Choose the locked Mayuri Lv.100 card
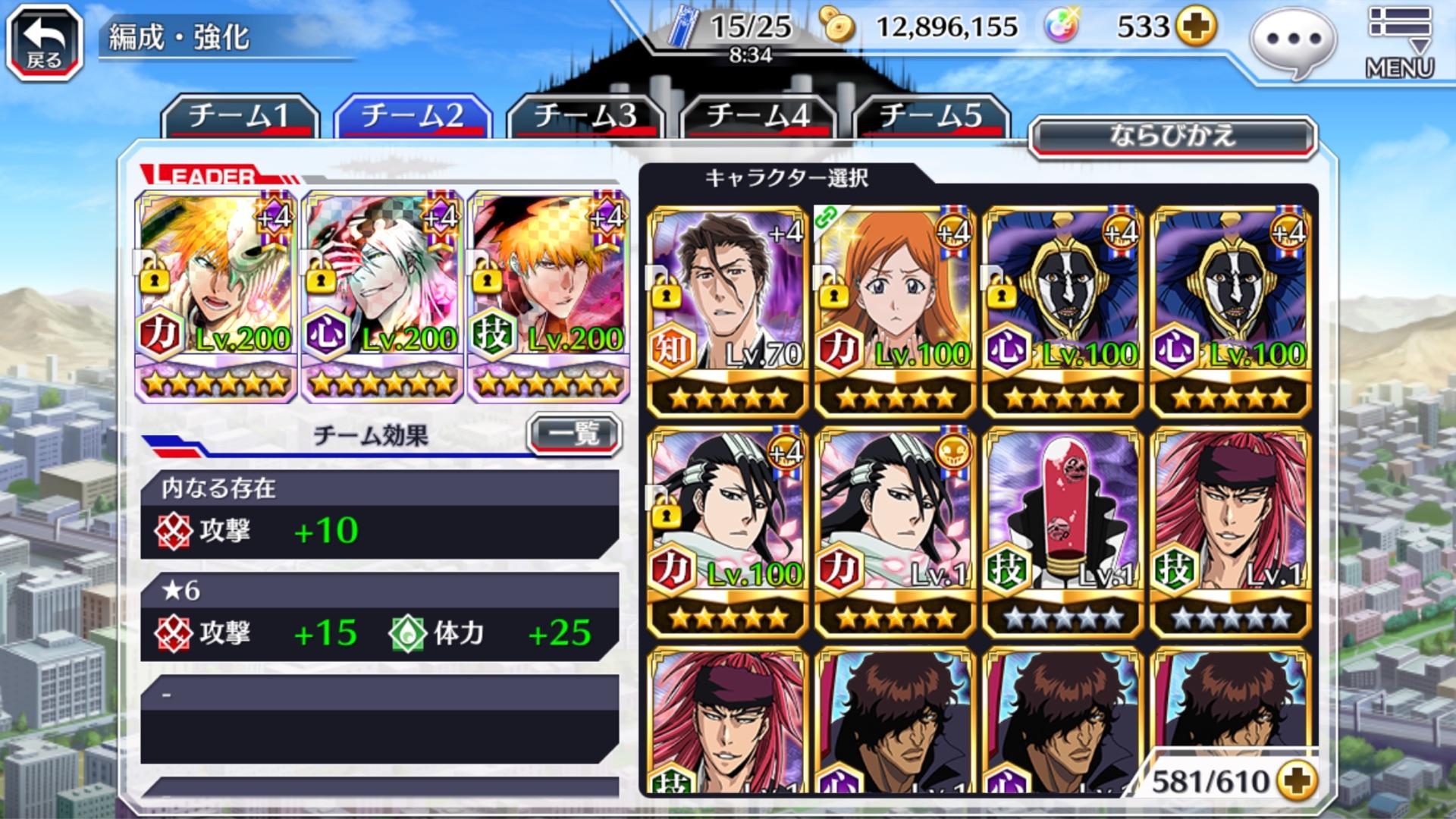1456x819 pixels. coord(1063,311)
